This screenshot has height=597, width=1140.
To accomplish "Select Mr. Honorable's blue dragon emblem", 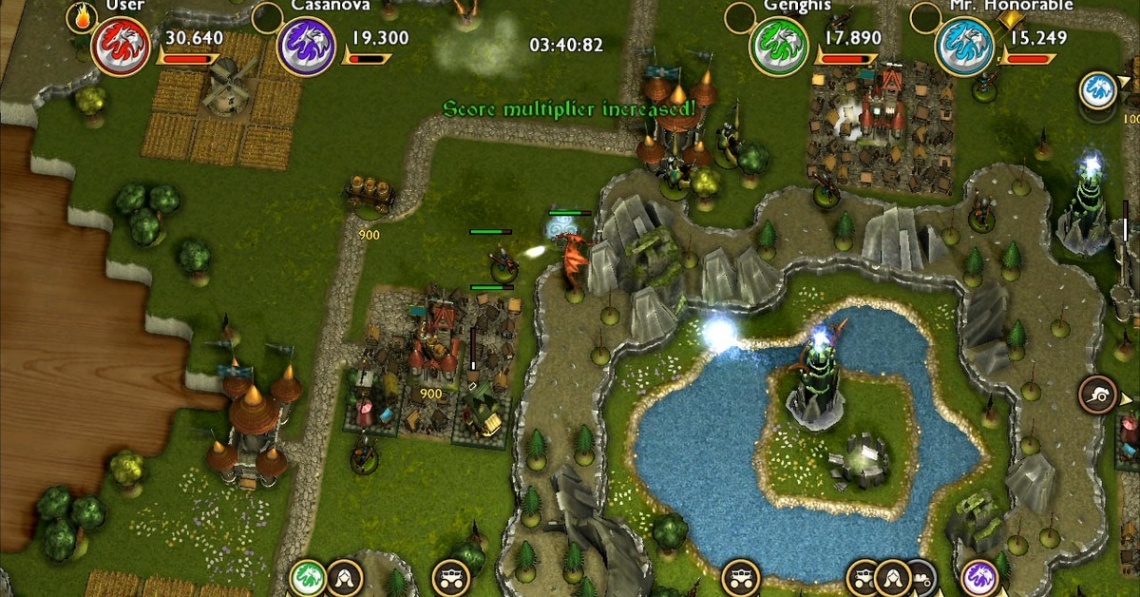I will (964, 46).
